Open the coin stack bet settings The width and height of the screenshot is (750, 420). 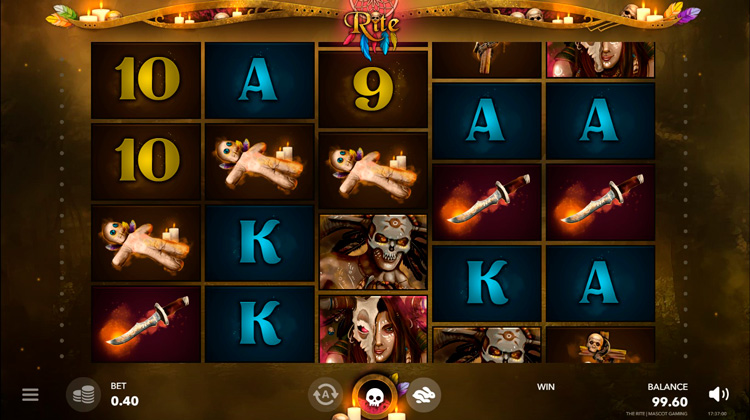tap(84, 395)
